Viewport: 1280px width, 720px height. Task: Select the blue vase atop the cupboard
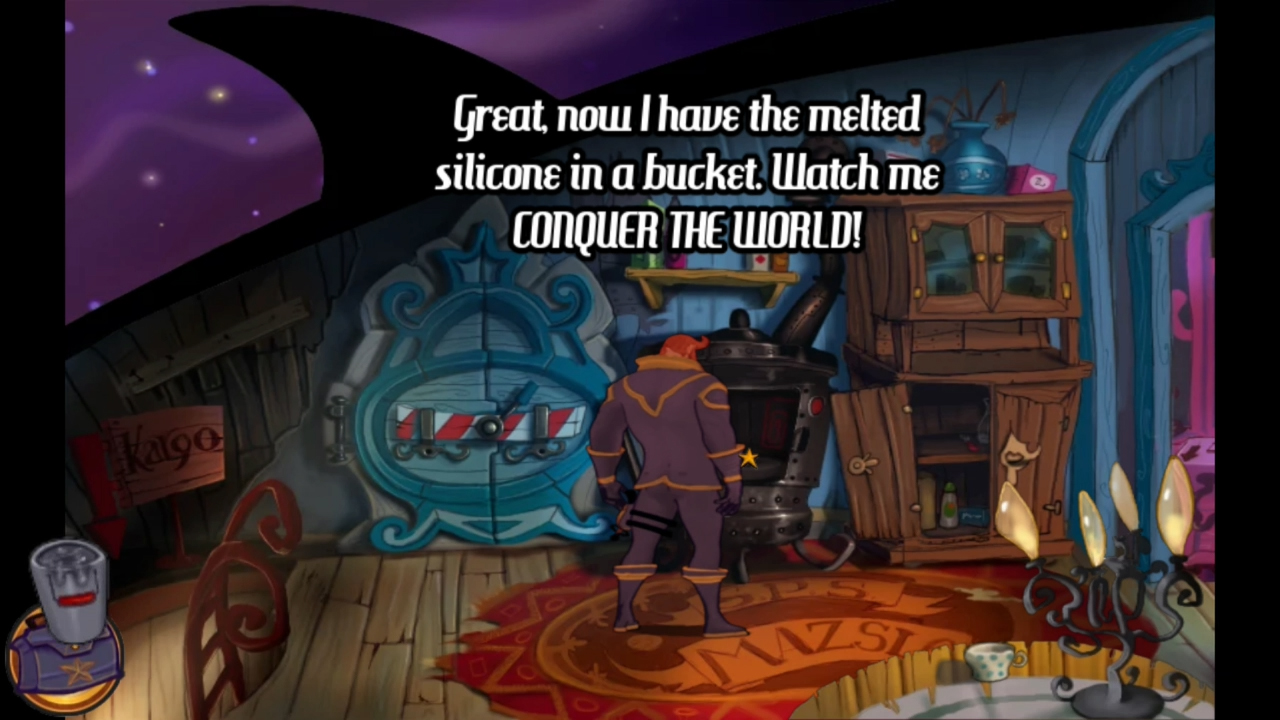[975, 155]
